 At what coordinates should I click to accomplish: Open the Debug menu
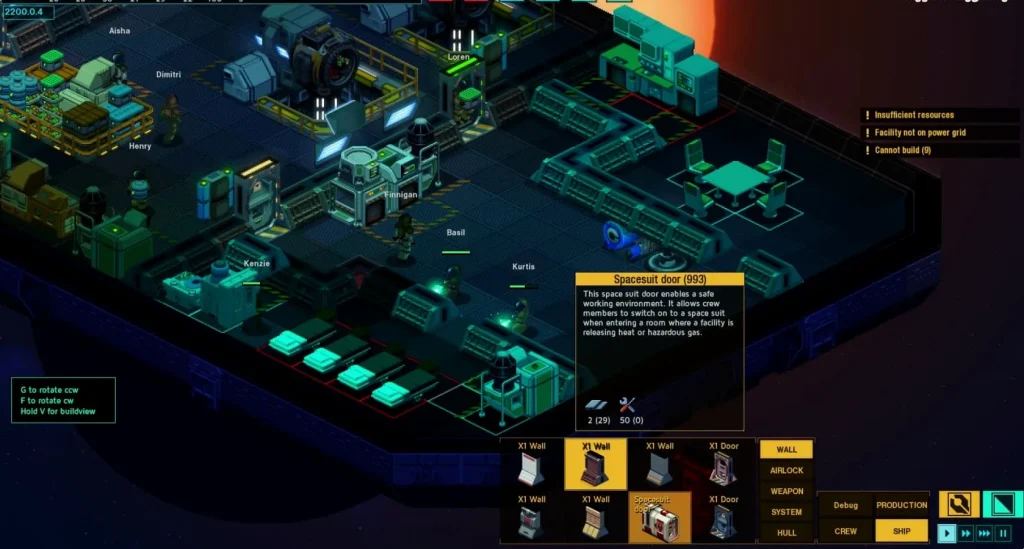(x=846, y=505)
